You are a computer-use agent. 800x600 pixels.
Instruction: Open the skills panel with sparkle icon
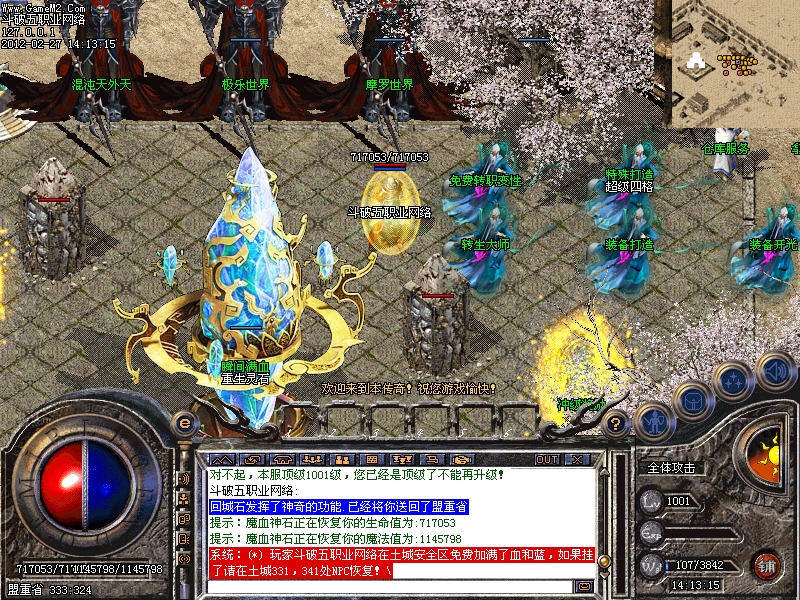click(734, 381)
